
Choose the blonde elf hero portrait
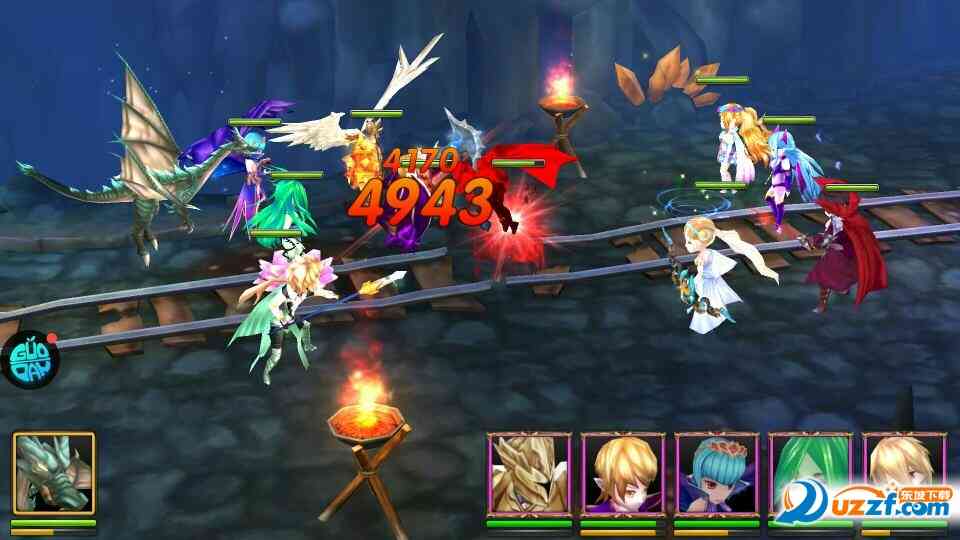click(622, 473)
